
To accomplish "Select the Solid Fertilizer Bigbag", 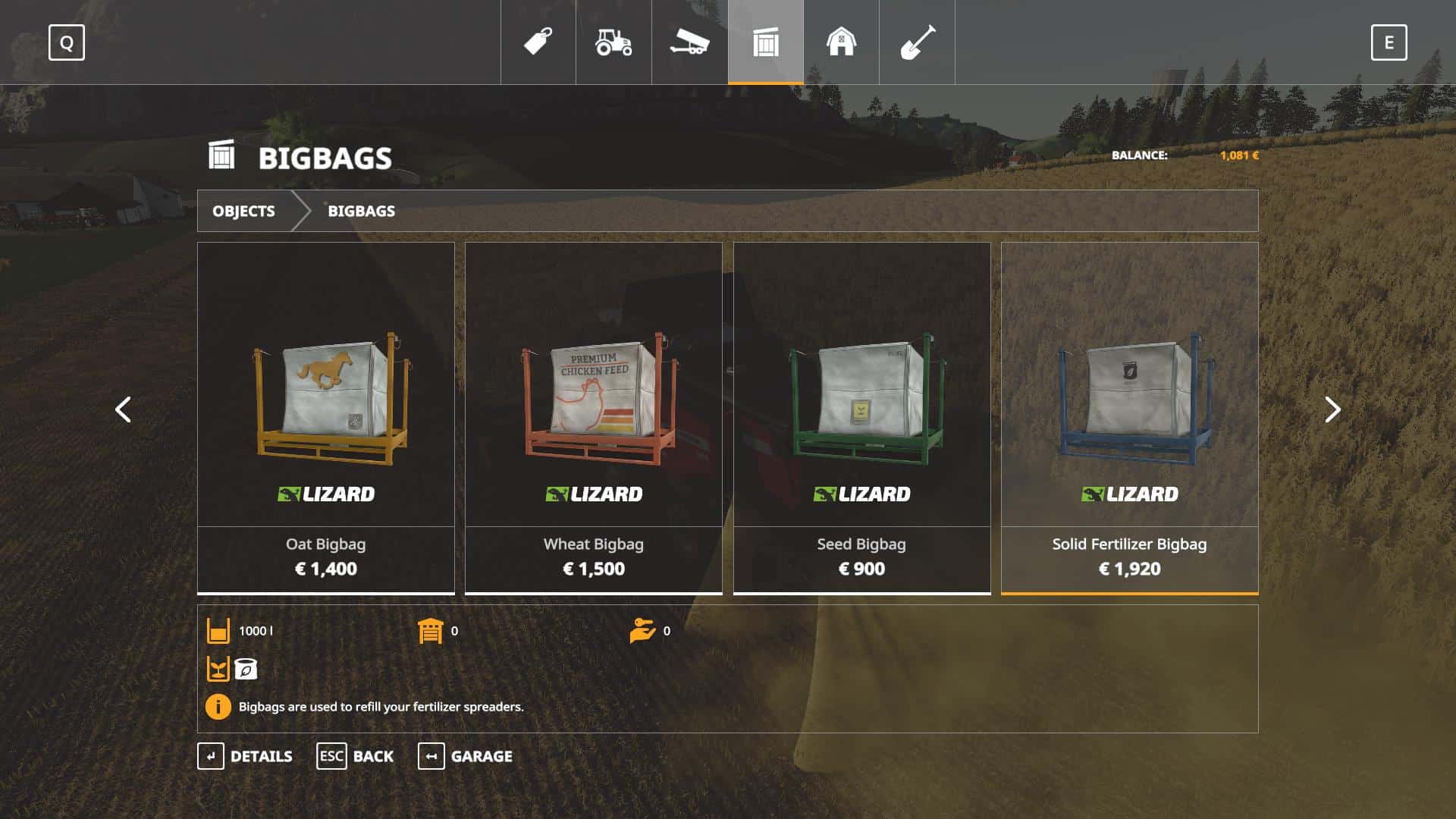I will click(x=1129, y=417).
